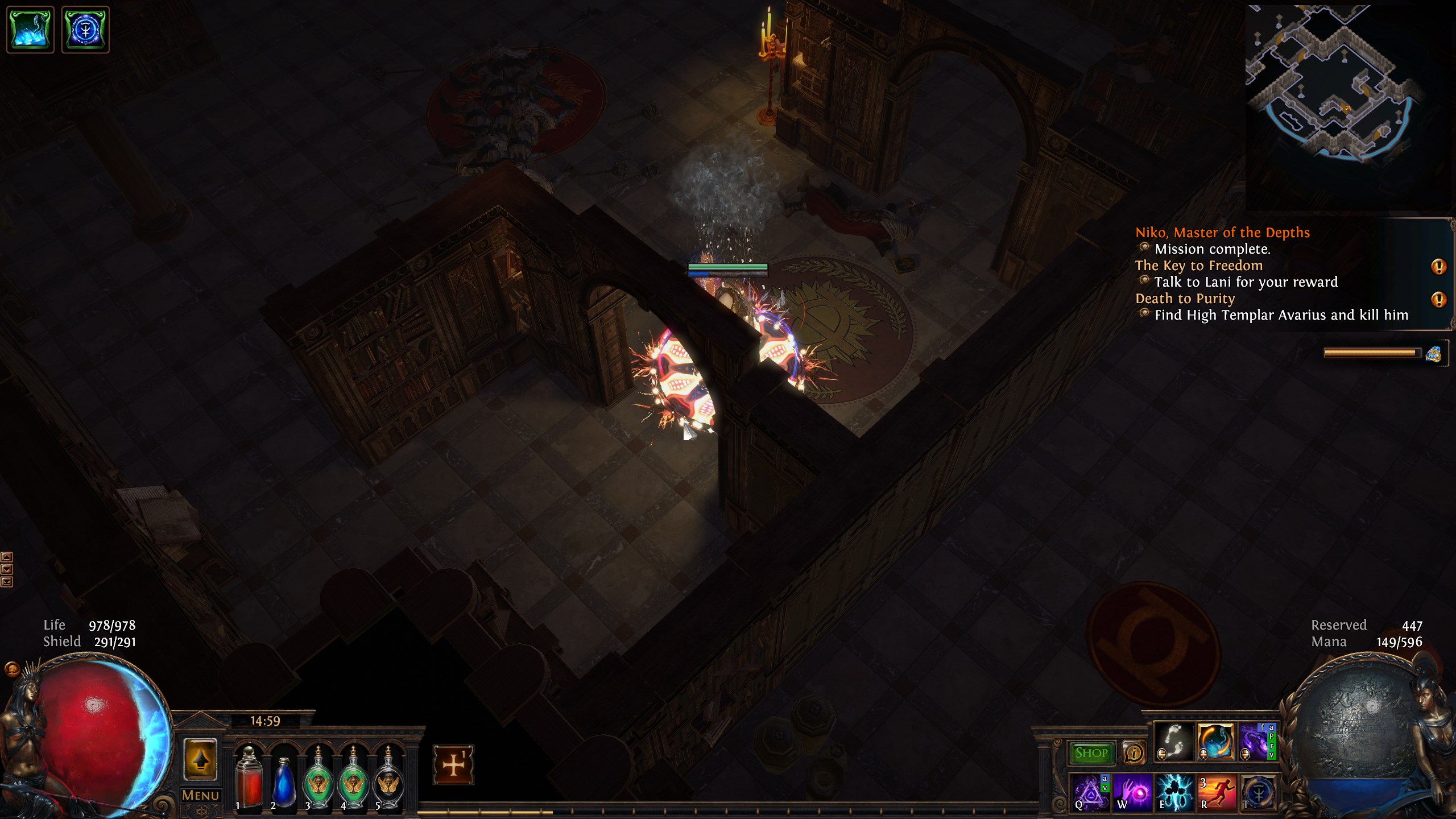The image size is (1456, 819).
Task: Activate the purple triangle skill on Q
Action: click(x=1090, y=792)
